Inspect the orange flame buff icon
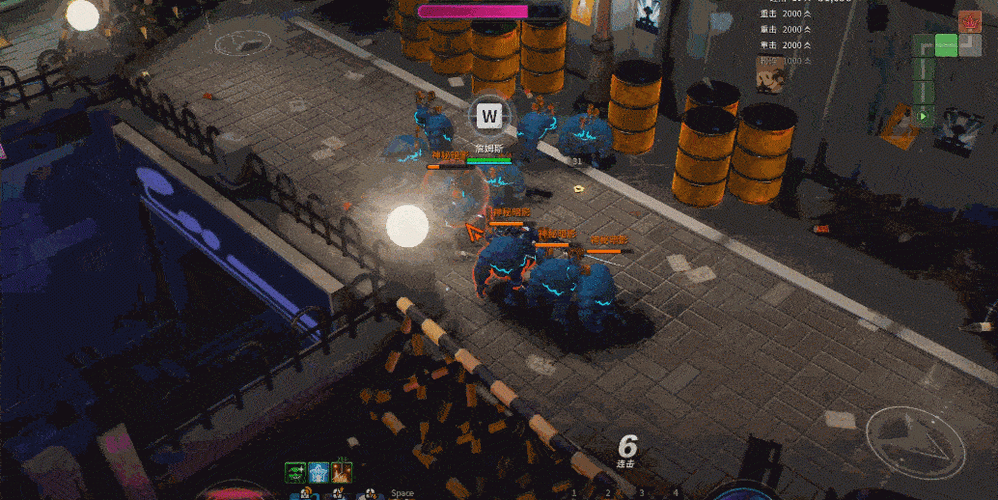Viewport: 998px width, 500px height. click(342, 472)
